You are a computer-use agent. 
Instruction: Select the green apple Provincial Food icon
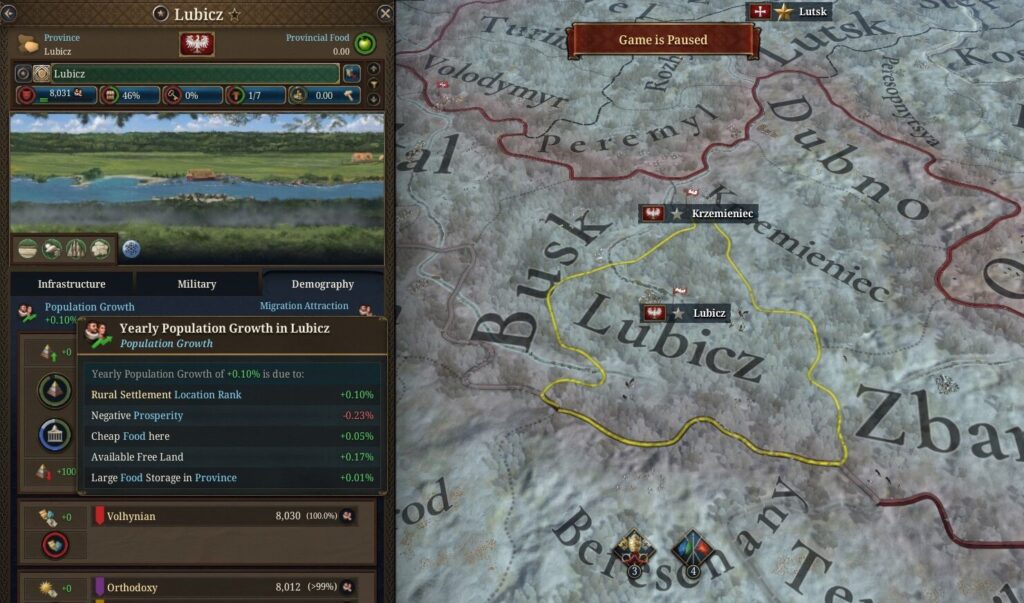365,45
